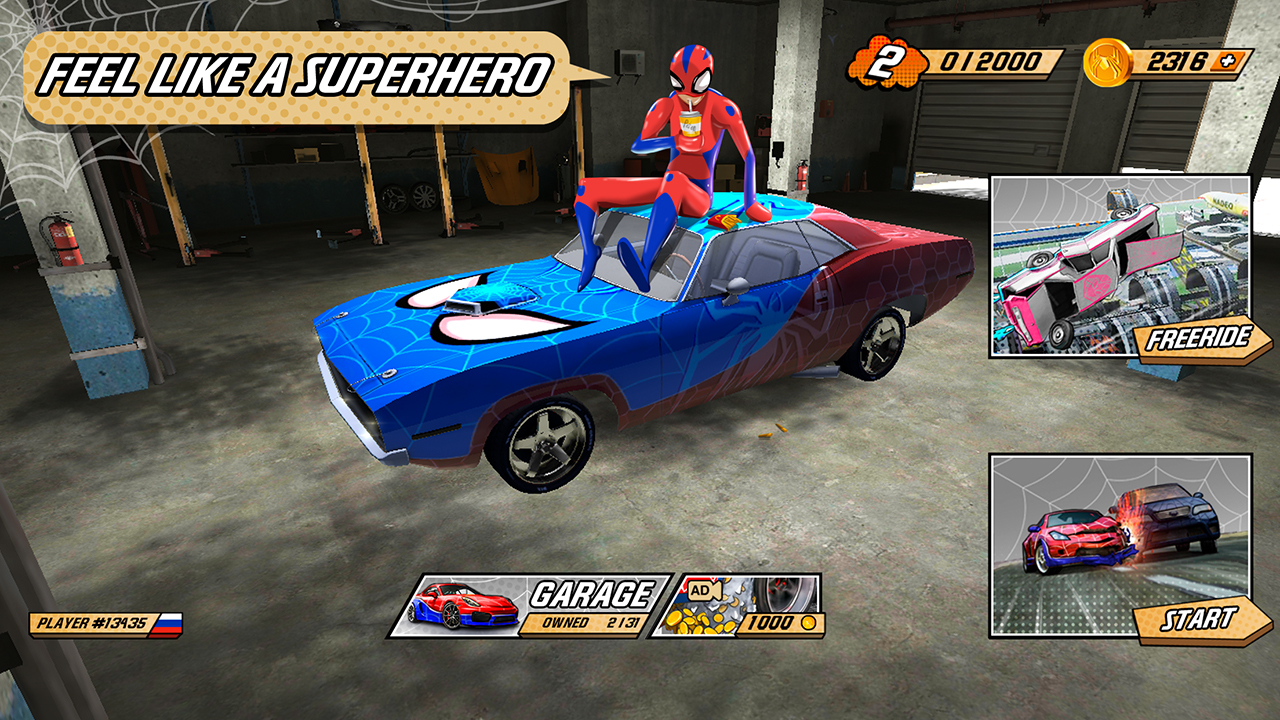This screenshot has width=1280, height=720.
Task: Click the Owned 2/31 counter label
Action: point(593,620)
